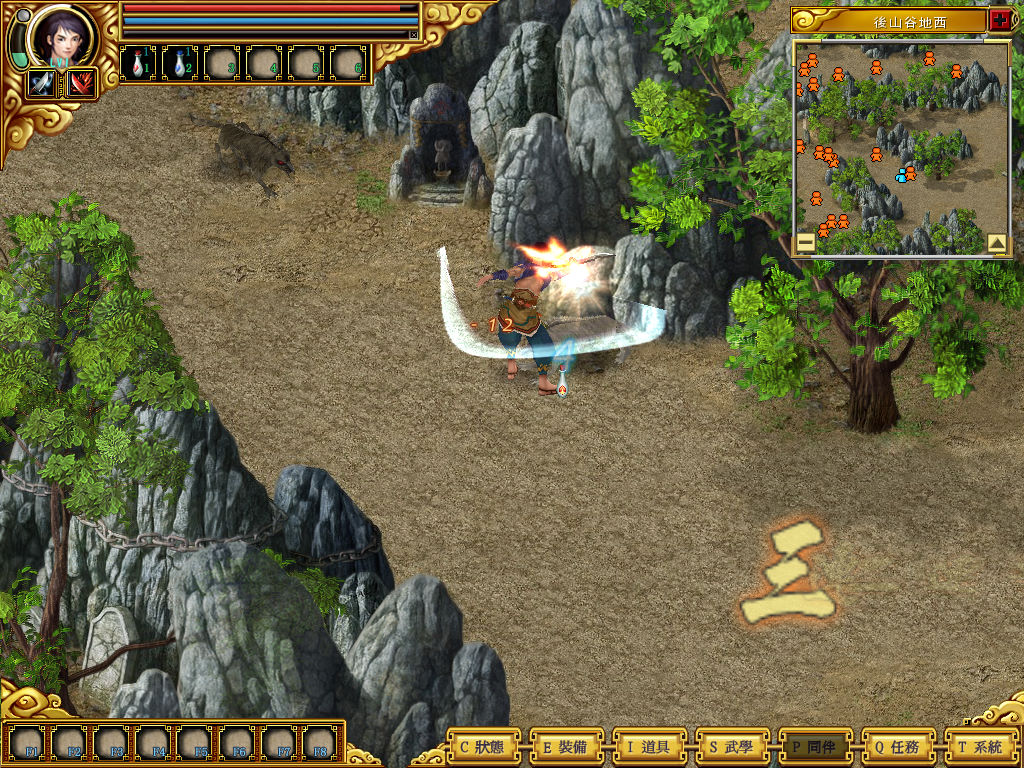1024x768 pixels.
Task: Open the 狀態 status panel
Action: [x=483, y=746]
